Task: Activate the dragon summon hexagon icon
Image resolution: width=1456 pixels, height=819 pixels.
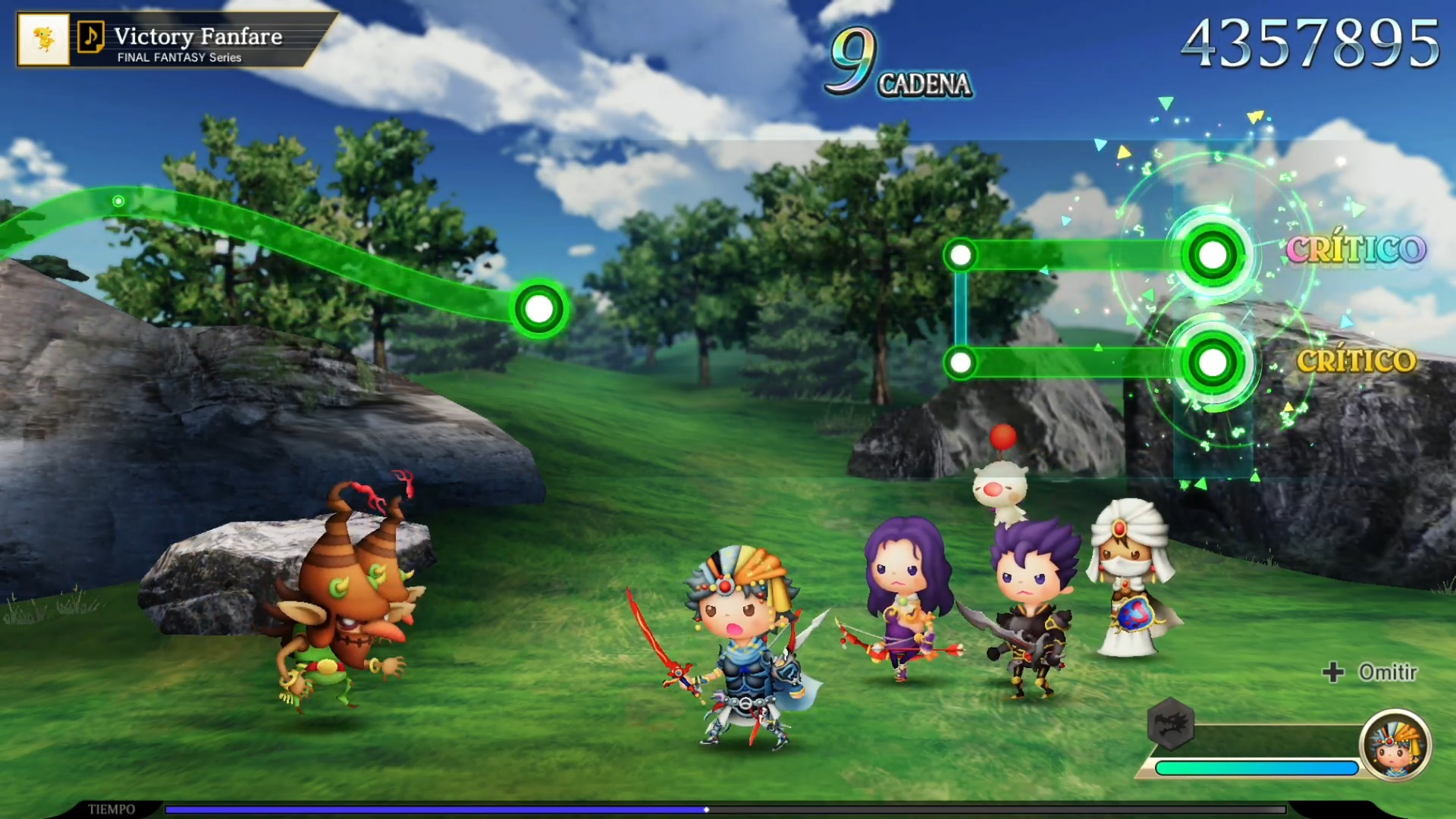Action: [1171, 724]
